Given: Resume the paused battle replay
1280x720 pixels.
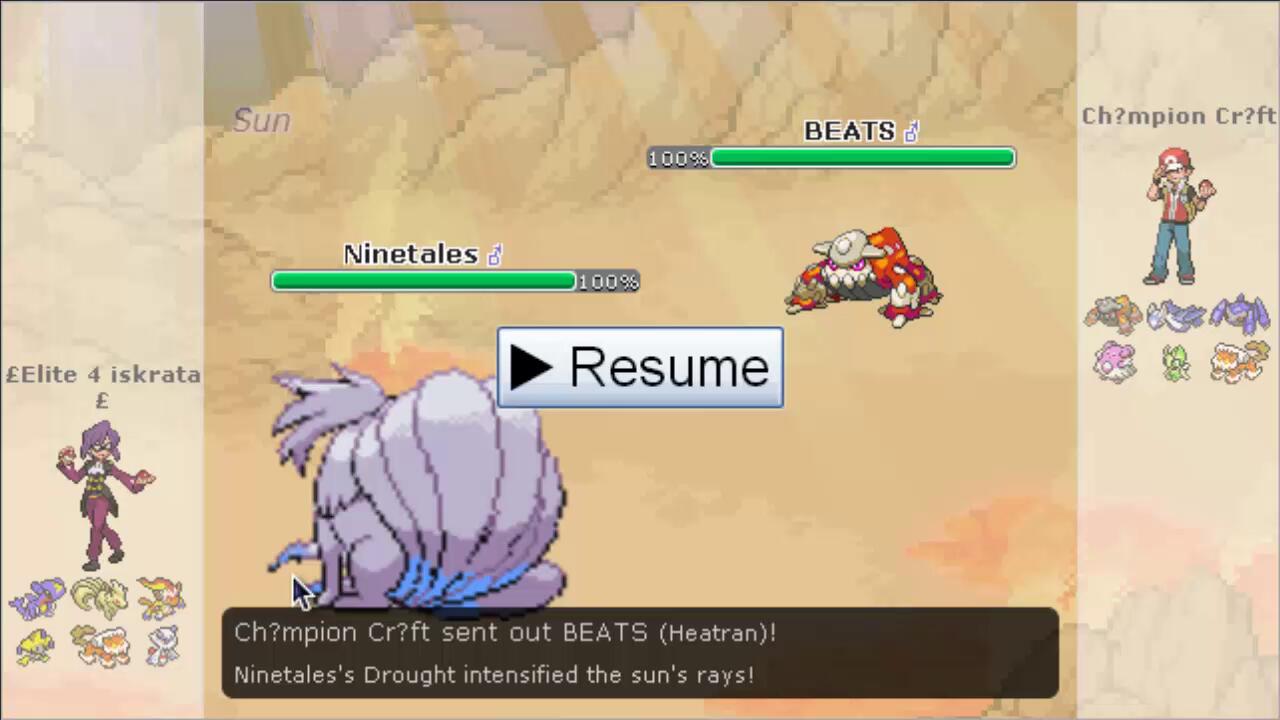Looking at the screenshot, I should (x=640, y=367).
